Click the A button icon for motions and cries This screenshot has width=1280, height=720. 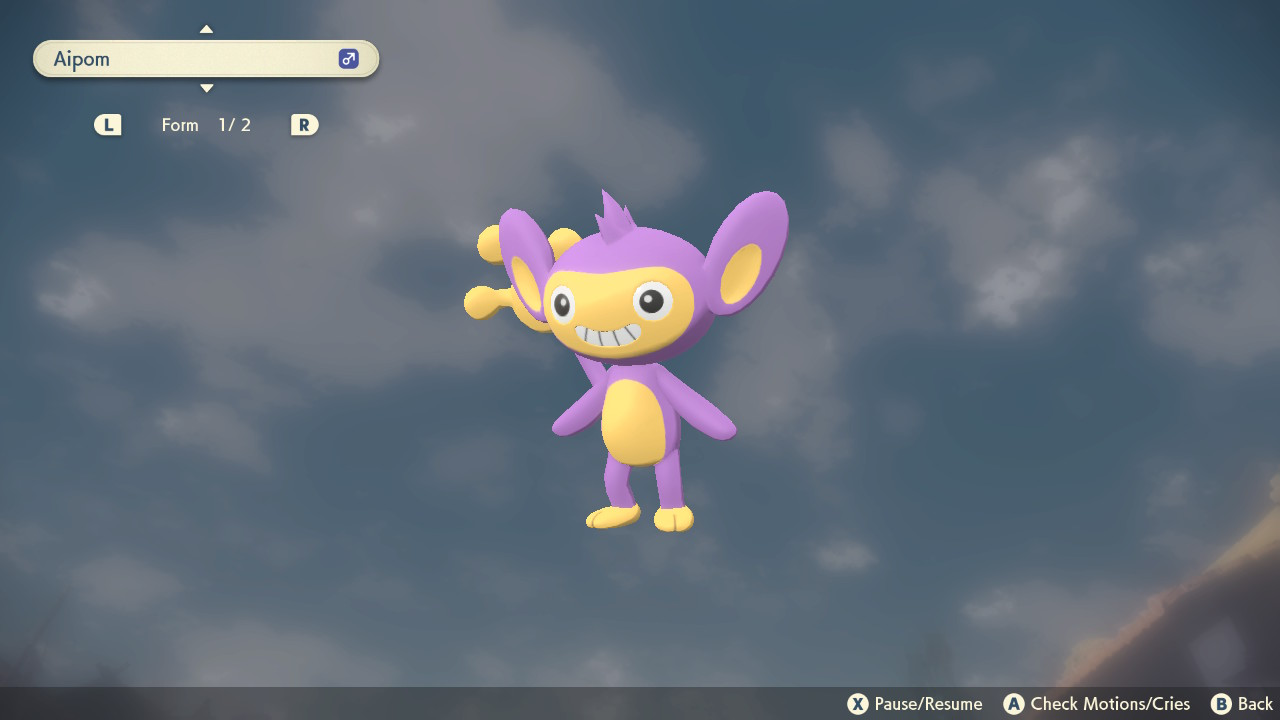point(1014,704)
